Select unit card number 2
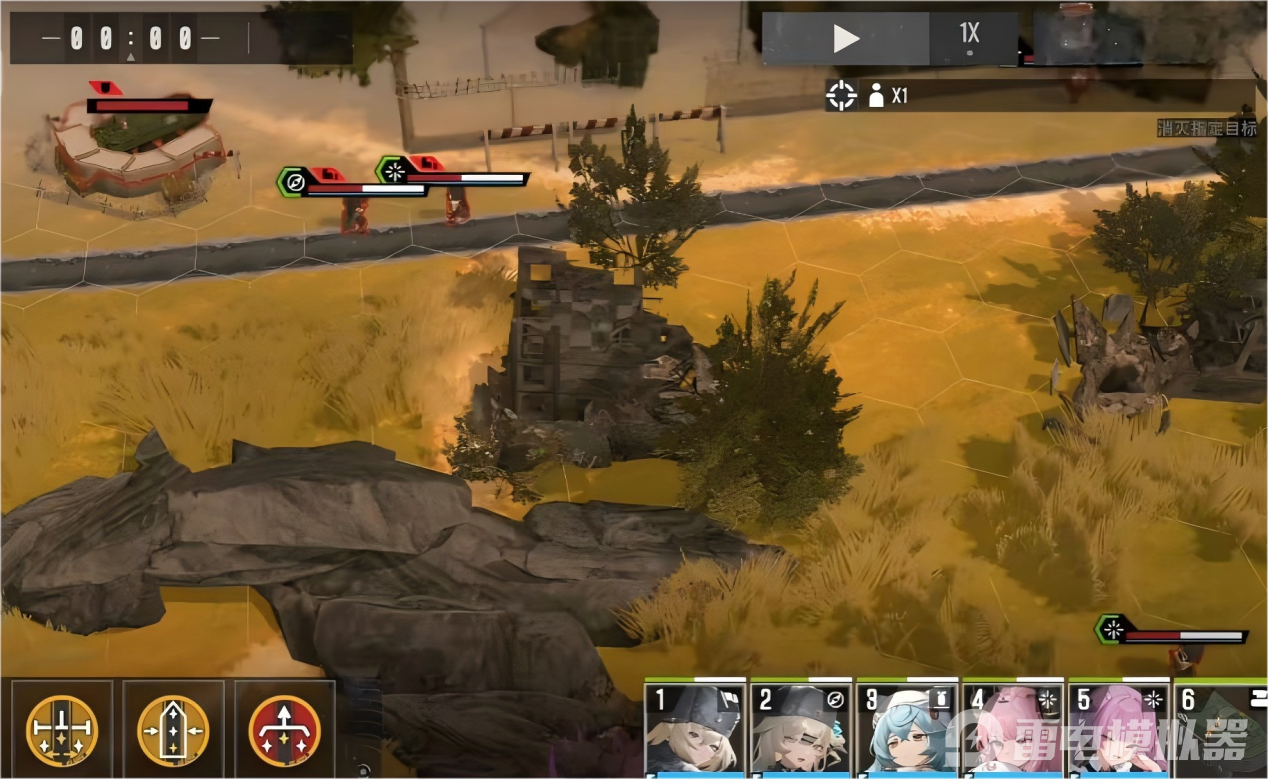This screenshot has height=779, width=1268. [801, 730]
